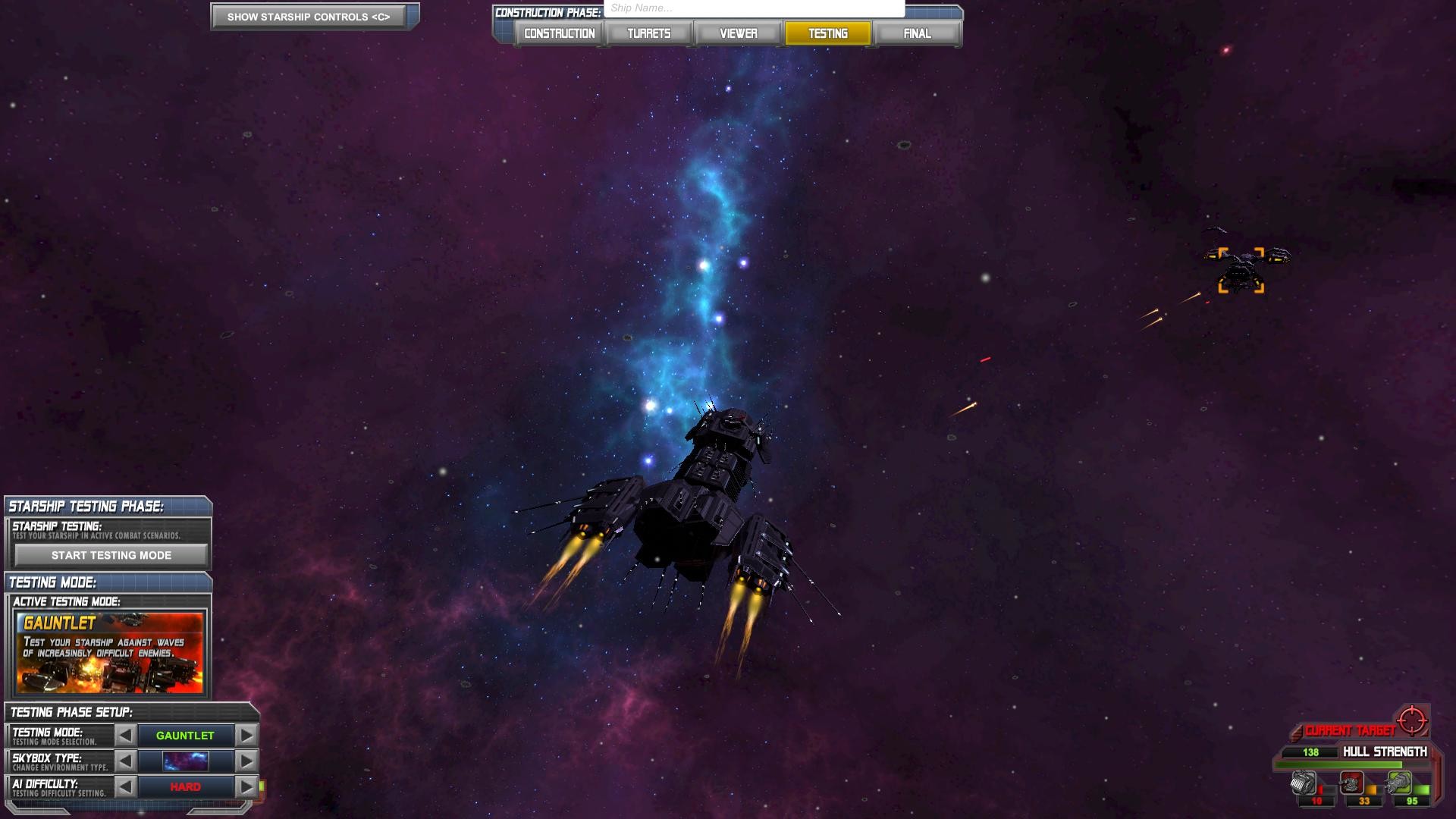This screenshot has width=1456, height=819.
Task: Click the right arrow for AI Difficulty
Action: click(245, 786)
